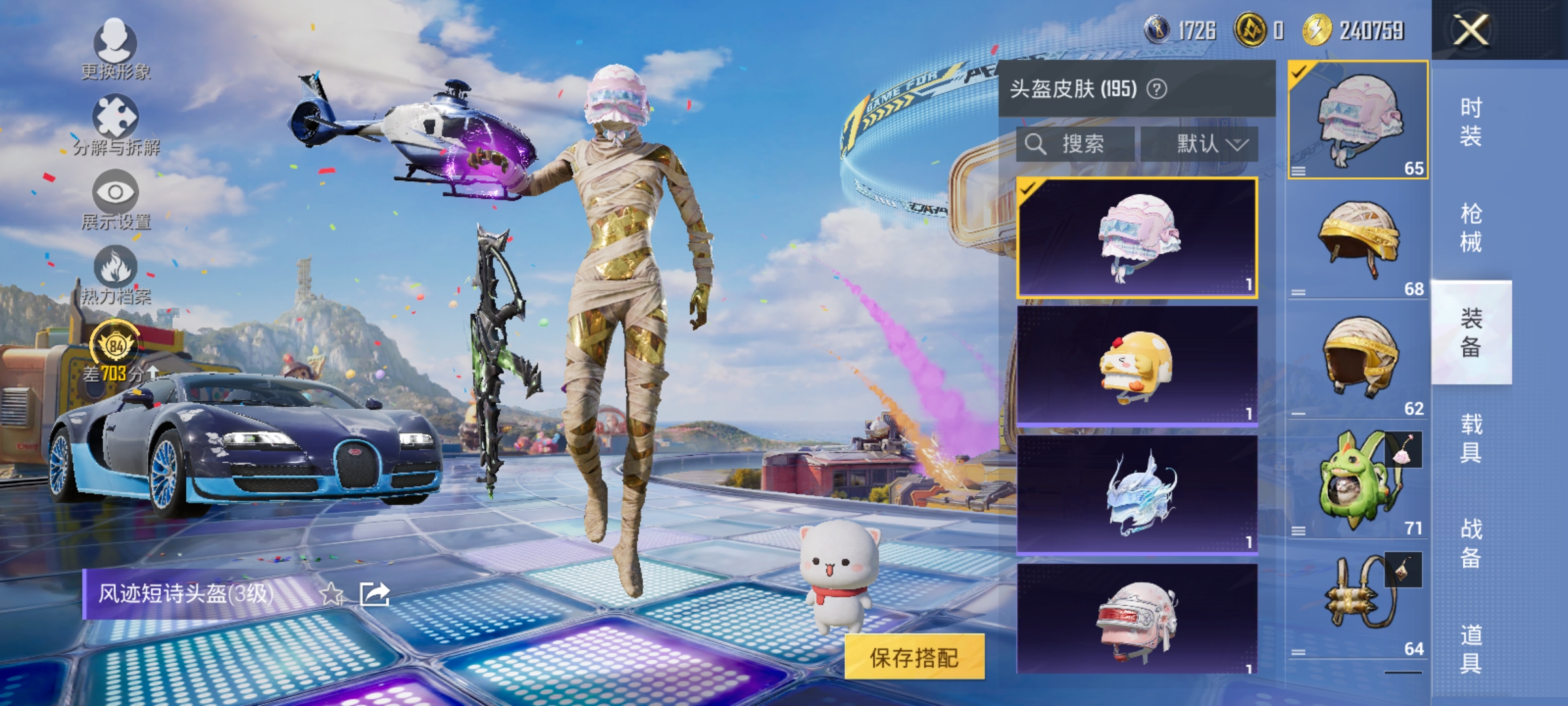Open the 热力档案 heat archive
Image resolution: width=1568 pixels, height=706 pixels.
pyautogui.click(x=114, y=271)
